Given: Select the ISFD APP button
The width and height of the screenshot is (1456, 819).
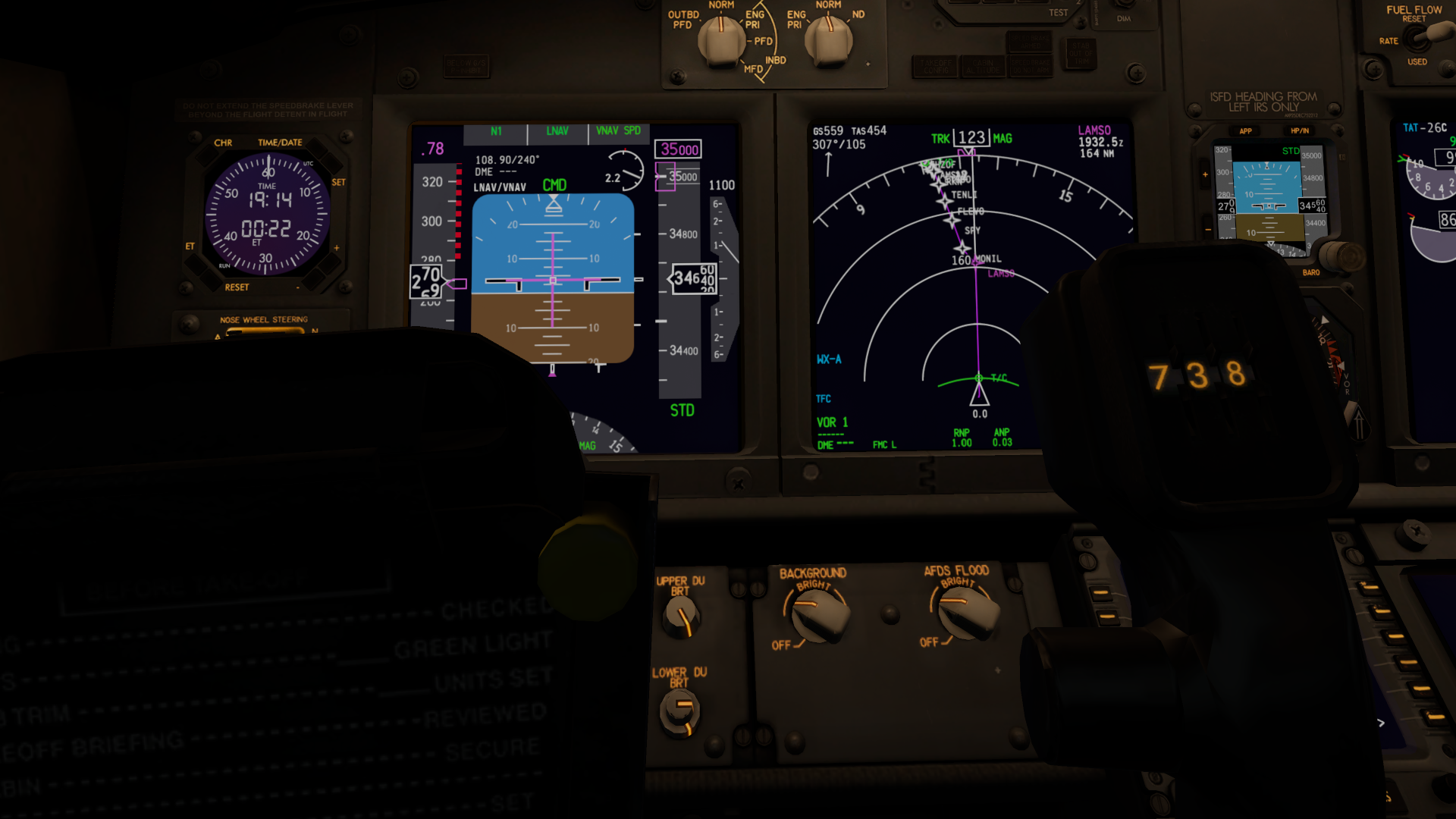Looking at the screenshot, I should [1245, 131].
